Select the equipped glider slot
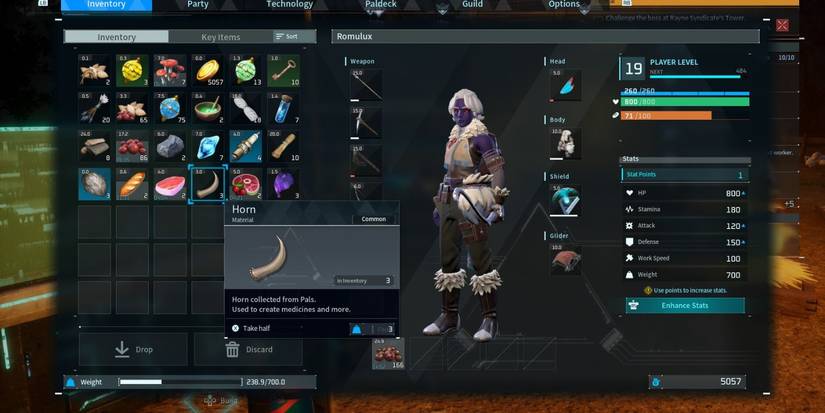The image size is (825, 413). coord(565,260)
